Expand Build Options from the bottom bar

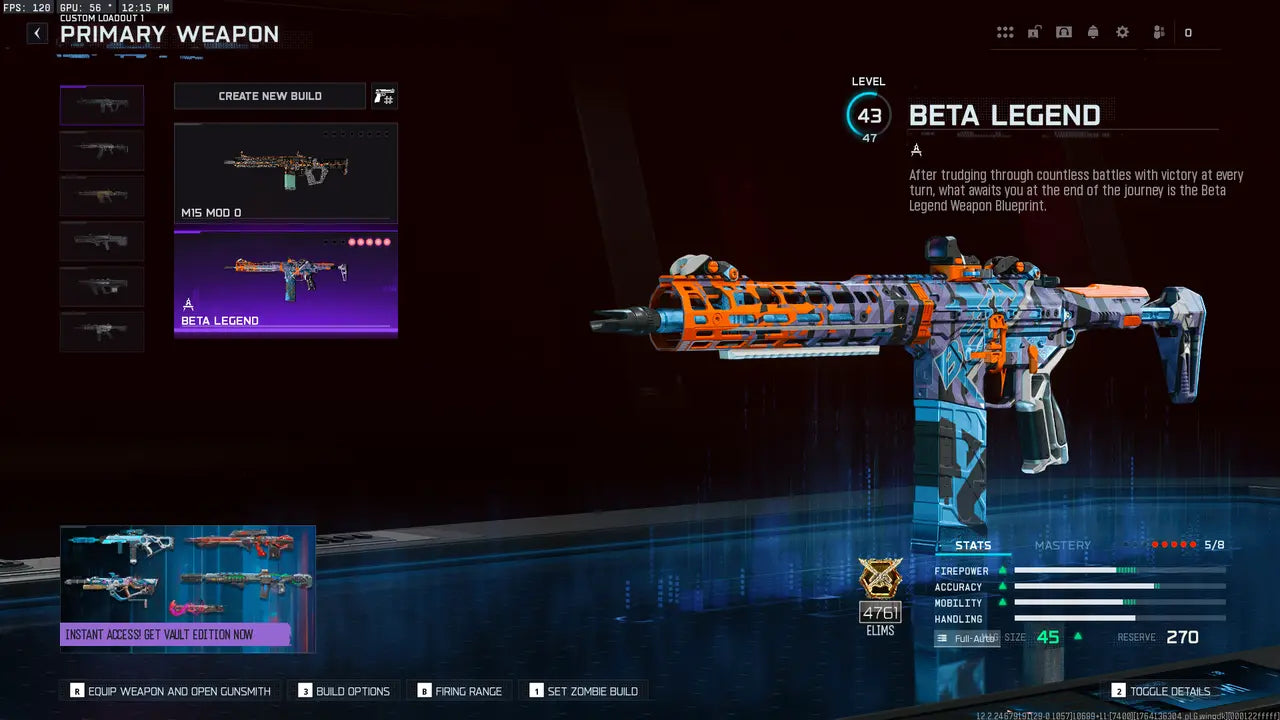point(344,690)
